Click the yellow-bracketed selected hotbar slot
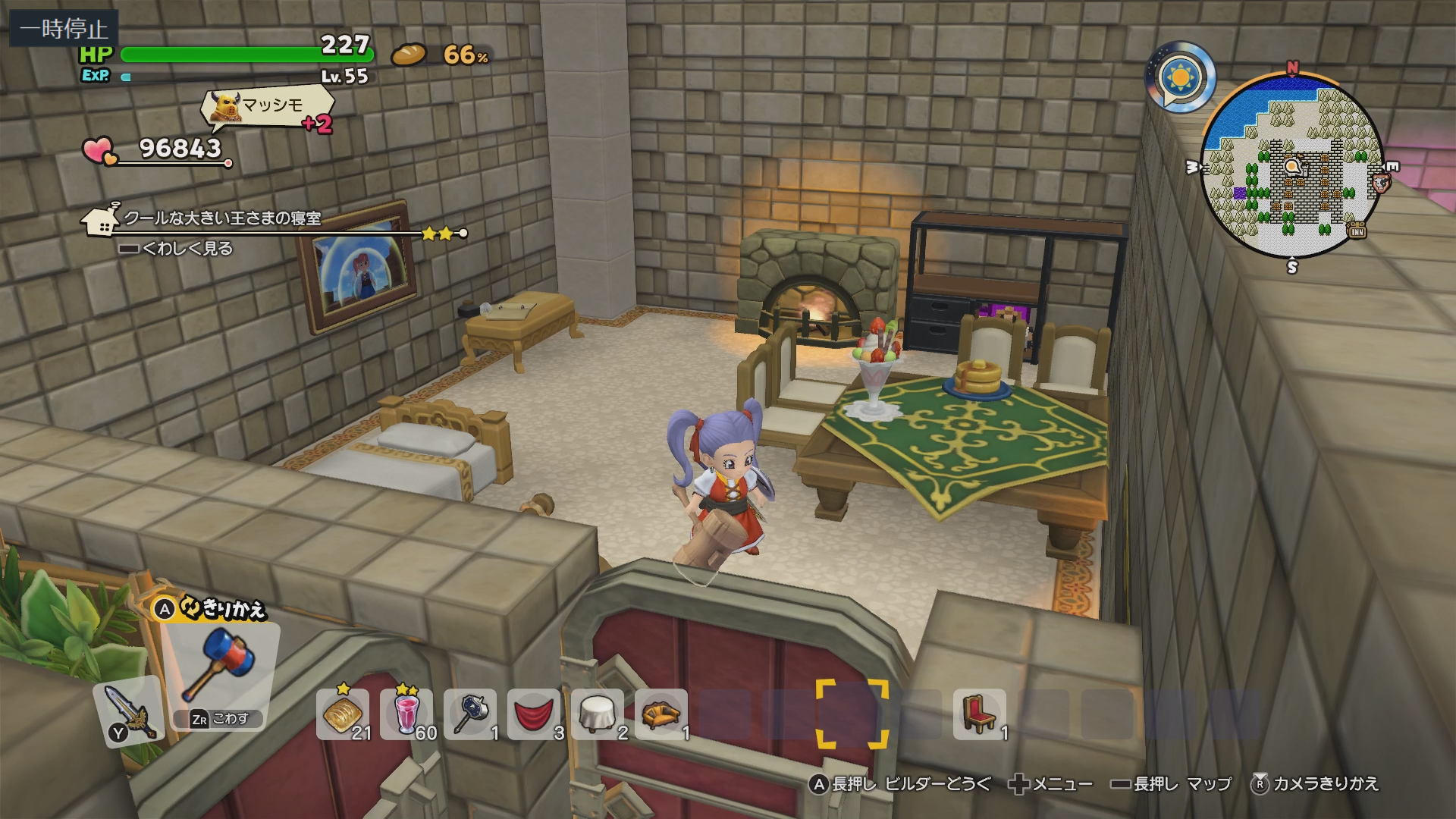Screen dimensions: 1456x819 [852, 714]
